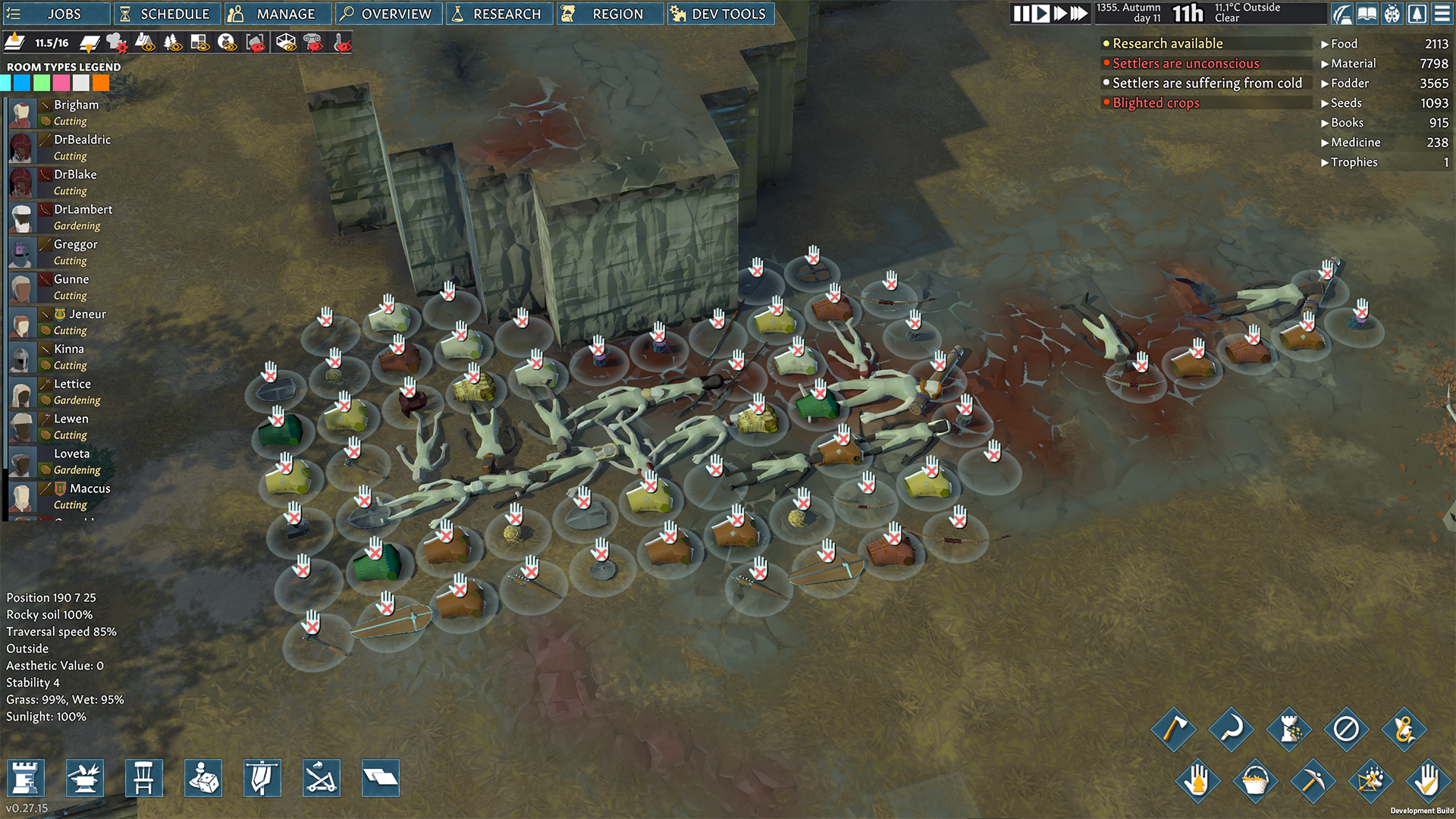This screenshot has width=1456, height=819.
Task: Open the open book encyclopedia icon
Action: 1367,14
